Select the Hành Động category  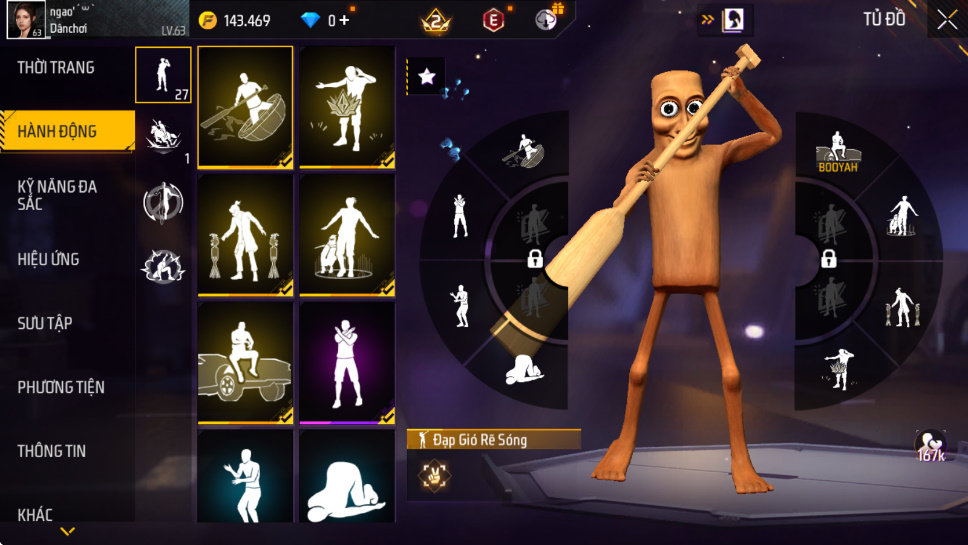[58, 131]
